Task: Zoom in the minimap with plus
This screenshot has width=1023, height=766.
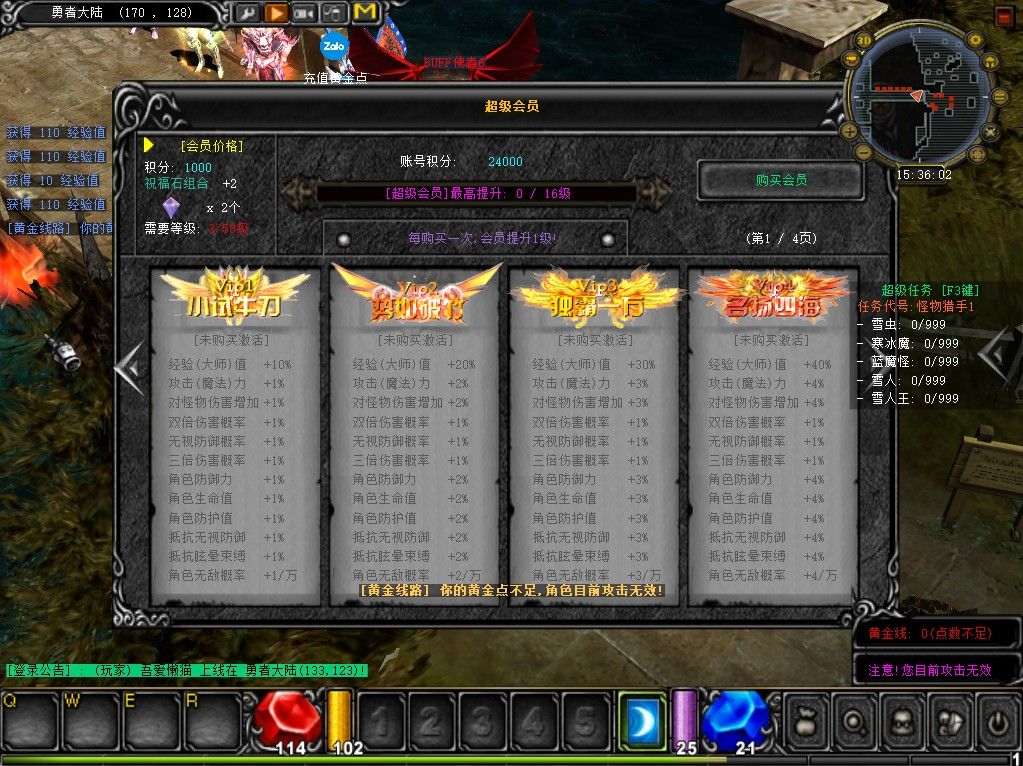Action: pos(849,130)
